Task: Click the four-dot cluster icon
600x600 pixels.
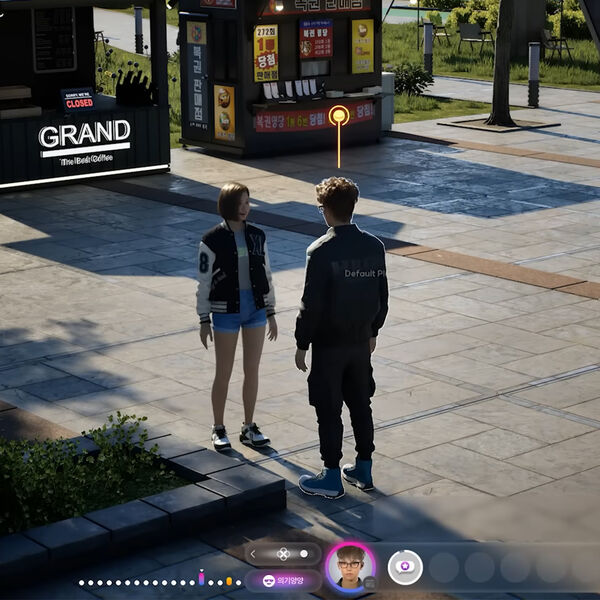Action: (x=283, y=554)
